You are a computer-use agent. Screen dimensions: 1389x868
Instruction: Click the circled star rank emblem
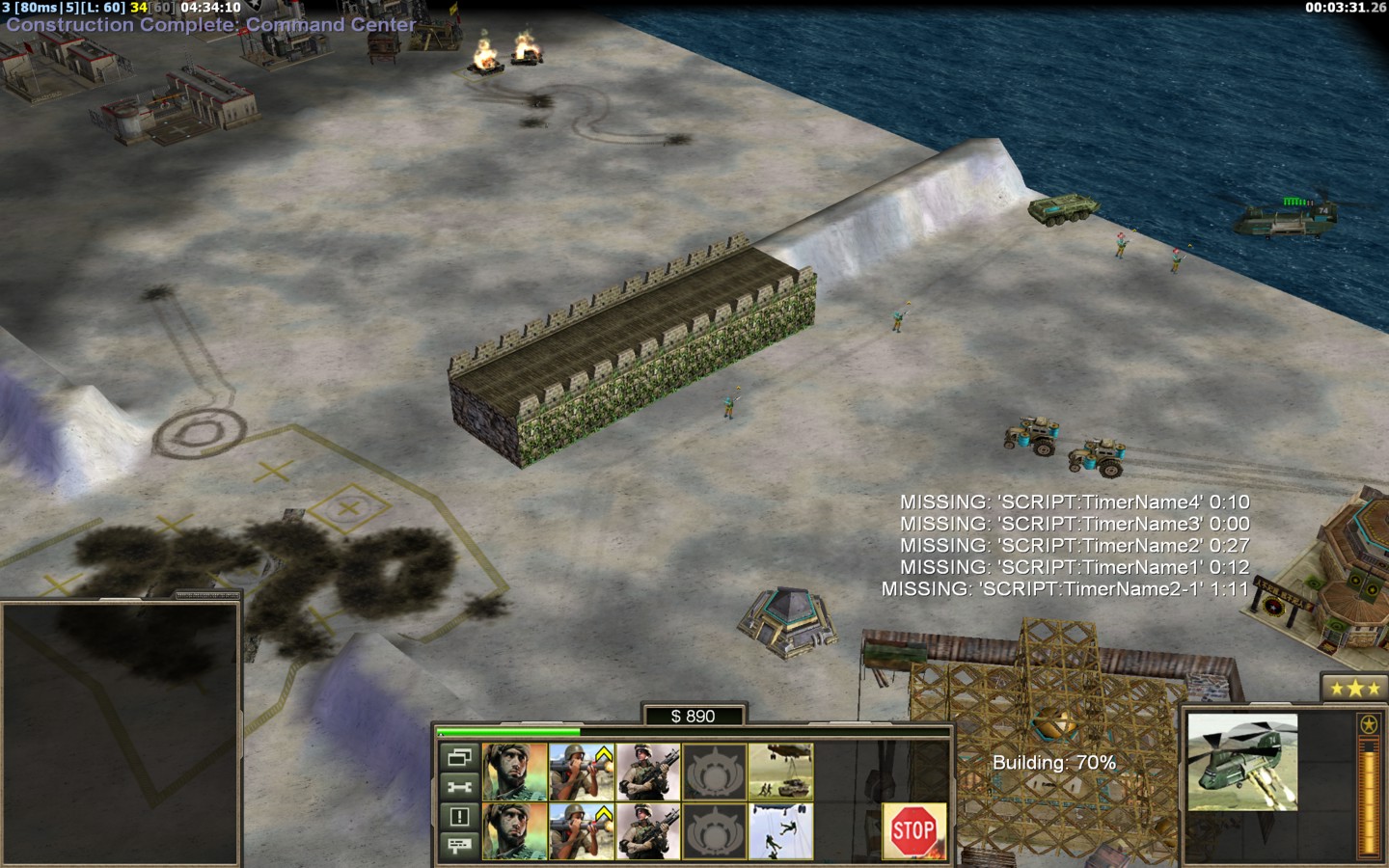click(x=1367, y=724)
